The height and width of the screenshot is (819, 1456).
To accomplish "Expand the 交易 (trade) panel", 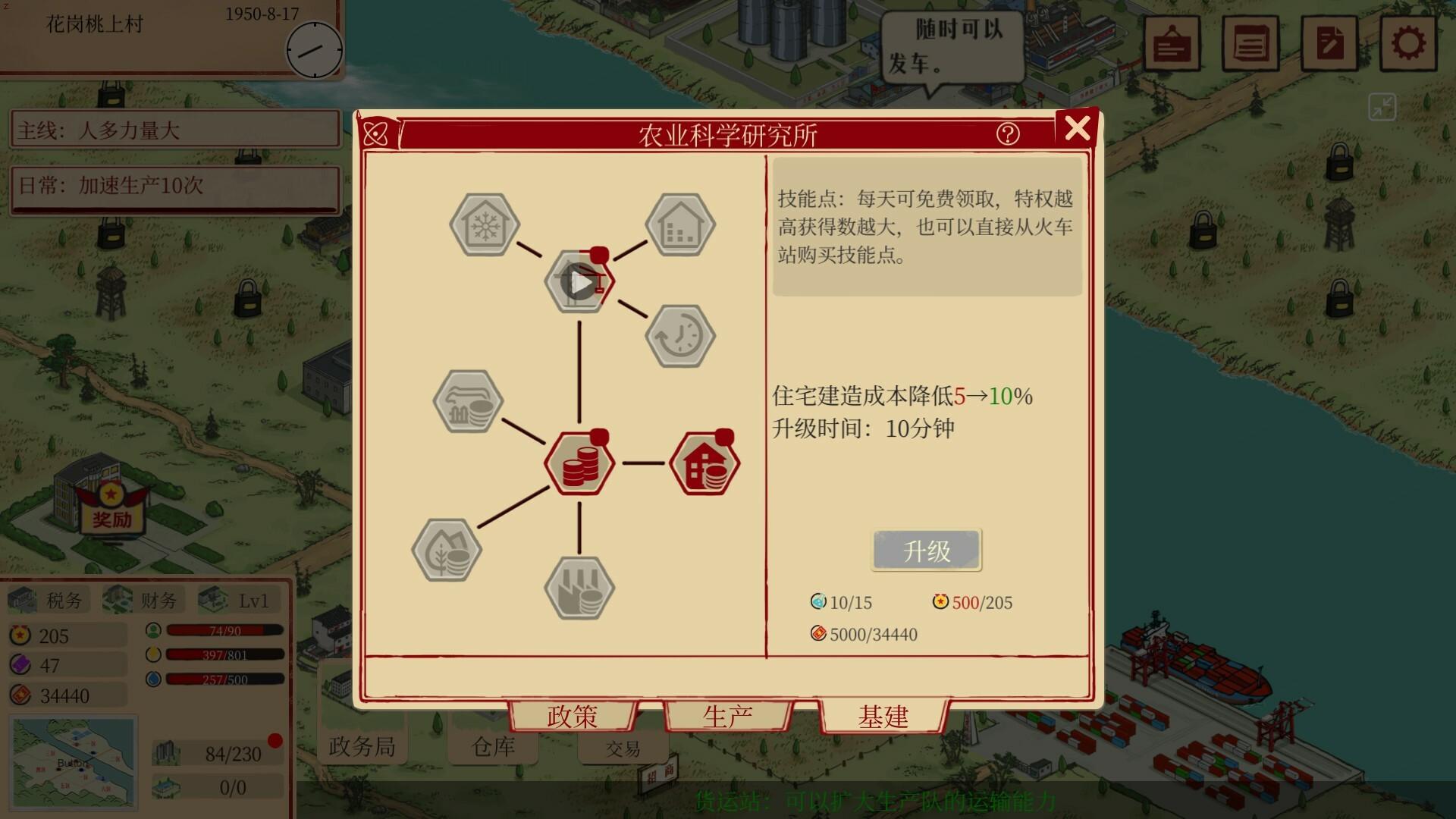I will click(x=623, y=748).
